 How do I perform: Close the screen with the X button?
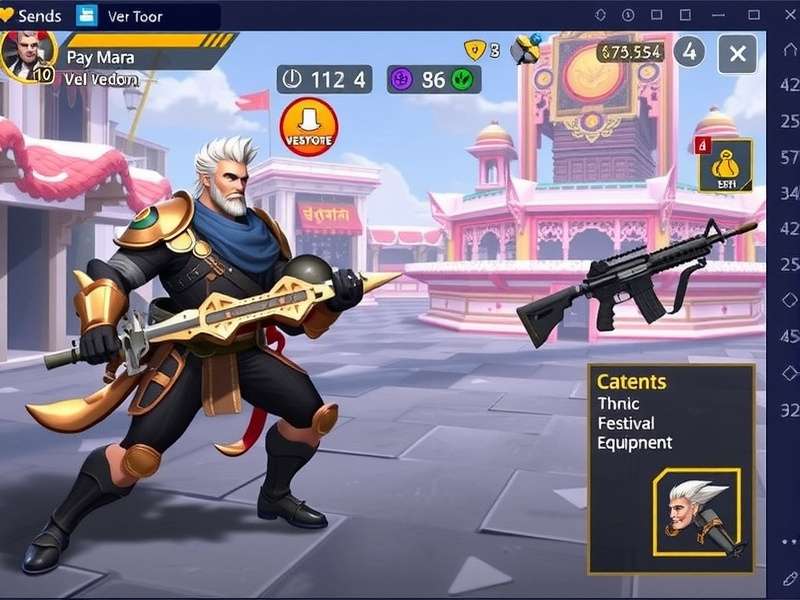tap(737, 53)
